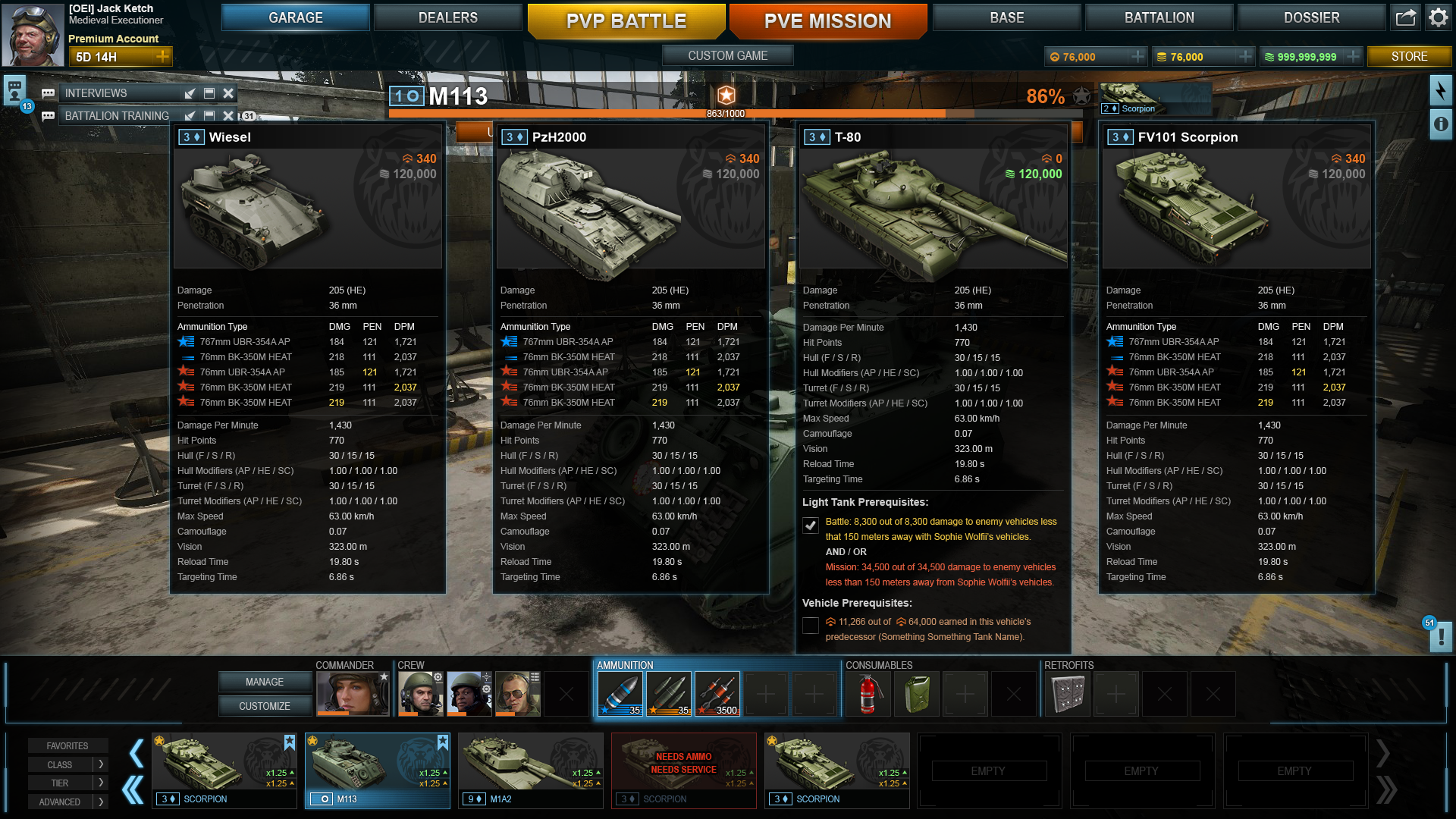This screenshot has height=819, width=1456.
Task: Close the Interviews chat window
Action: (228, 93)
